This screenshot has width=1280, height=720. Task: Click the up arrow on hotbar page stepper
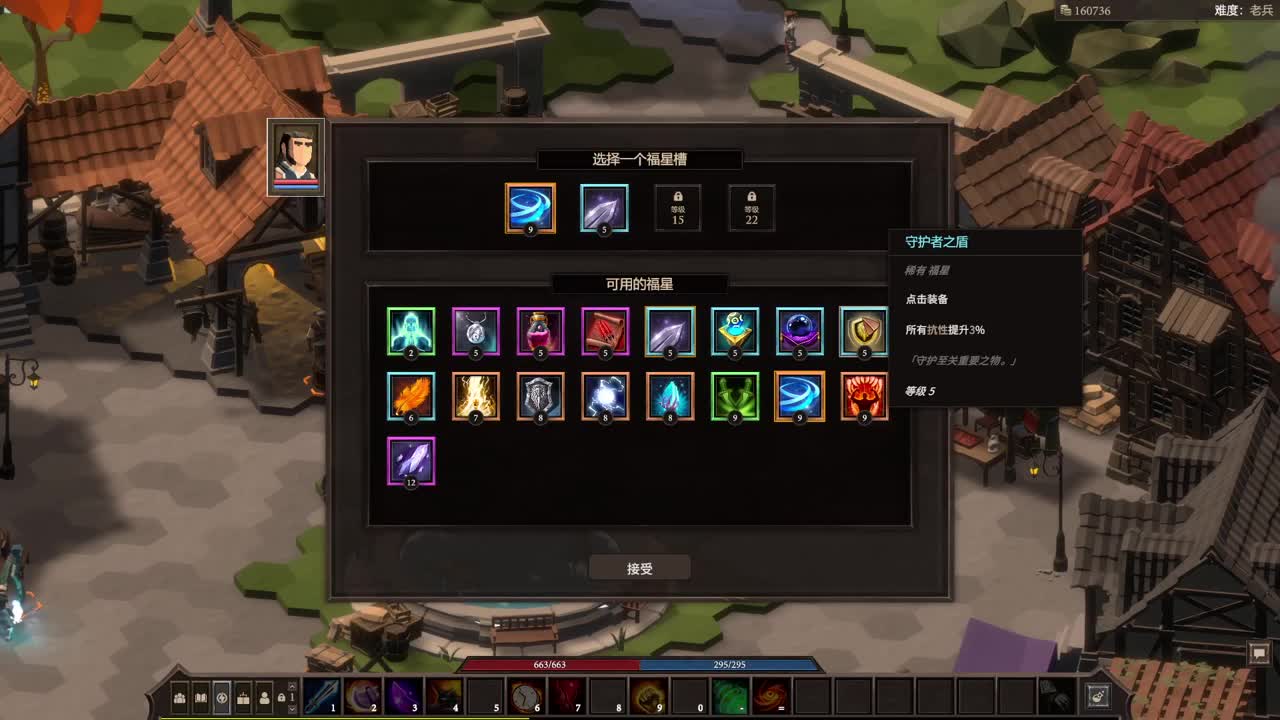point(291,688)
